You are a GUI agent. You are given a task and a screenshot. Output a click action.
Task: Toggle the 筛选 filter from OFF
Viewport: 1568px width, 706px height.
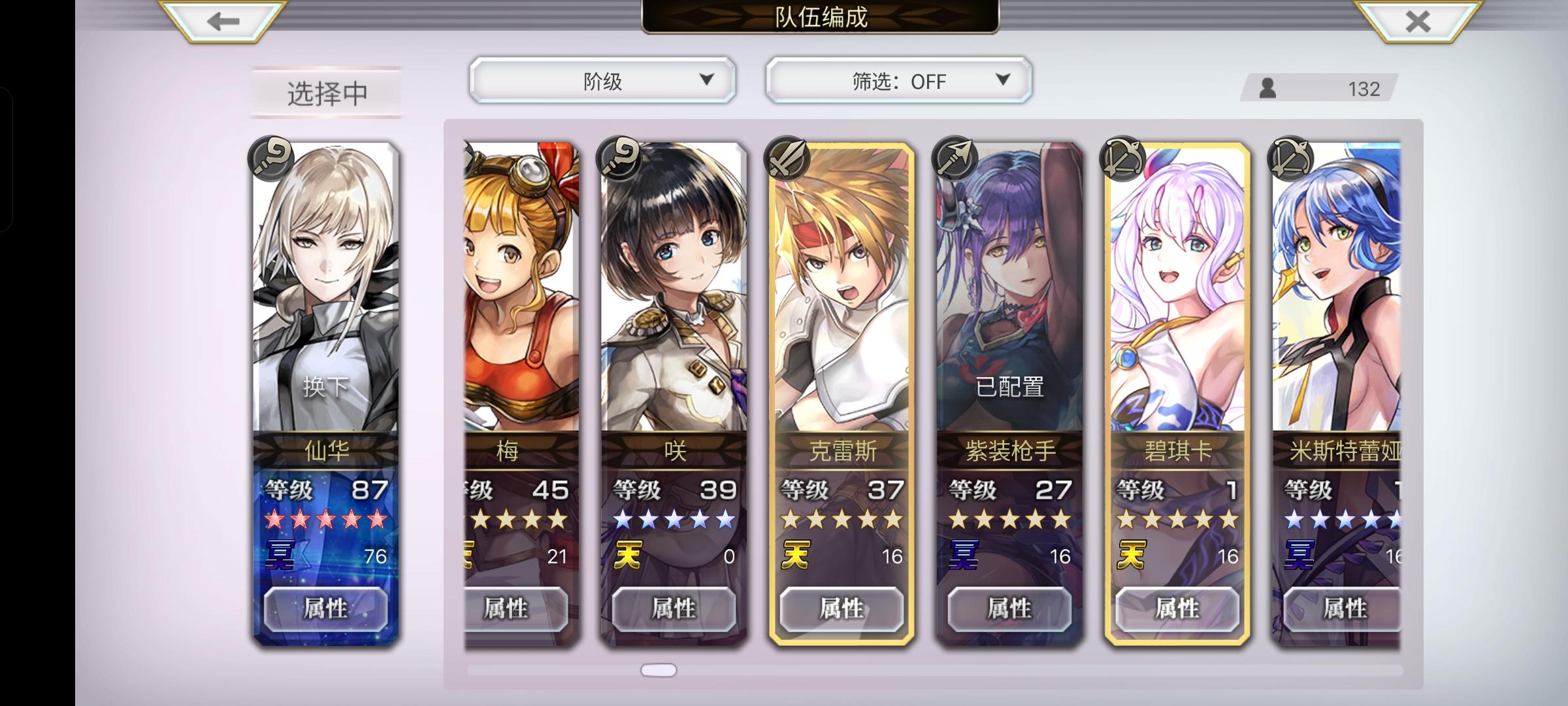pyautogui.click(x=898, y=80)
